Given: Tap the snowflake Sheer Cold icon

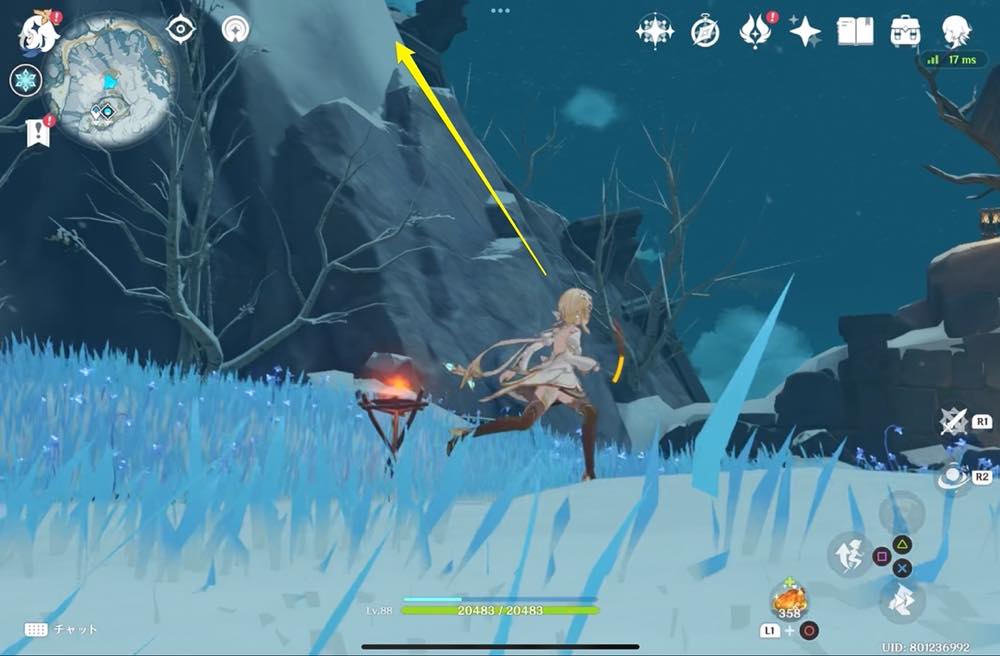Looking at the screenshot, I should 24,80.
